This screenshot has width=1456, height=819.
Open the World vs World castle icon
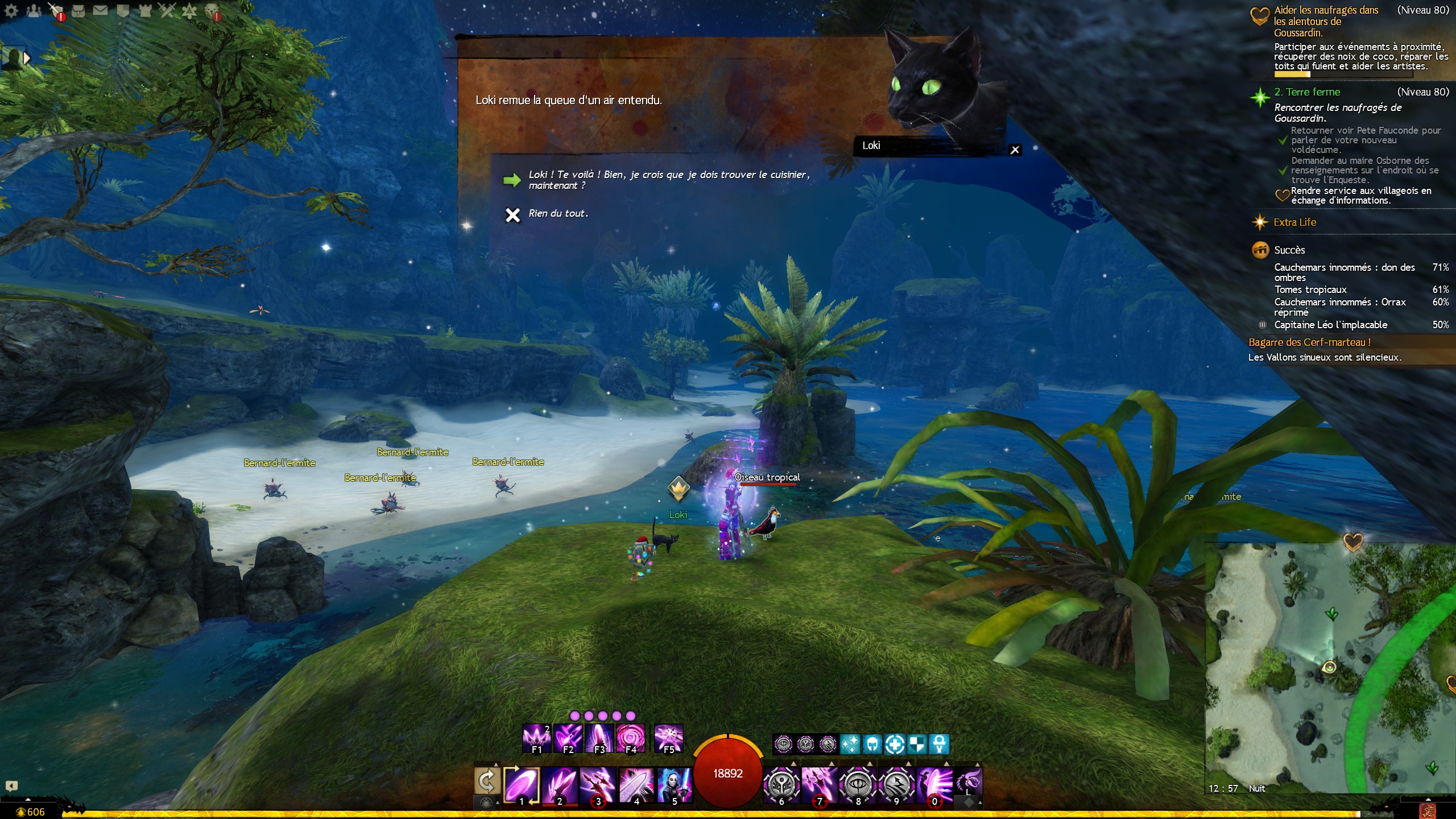tap(144, 10)
